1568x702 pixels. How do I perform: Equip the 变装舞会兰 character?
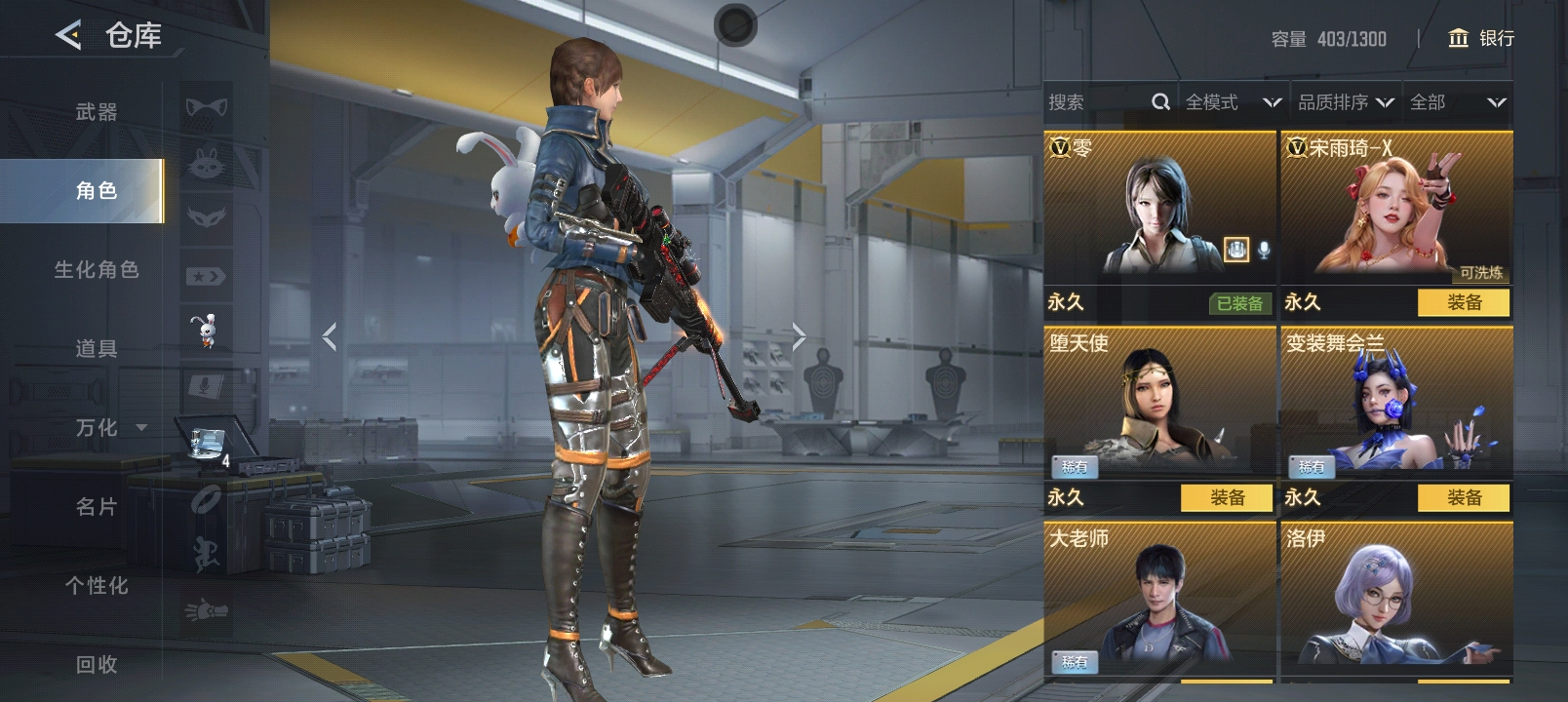[1464, 498]
